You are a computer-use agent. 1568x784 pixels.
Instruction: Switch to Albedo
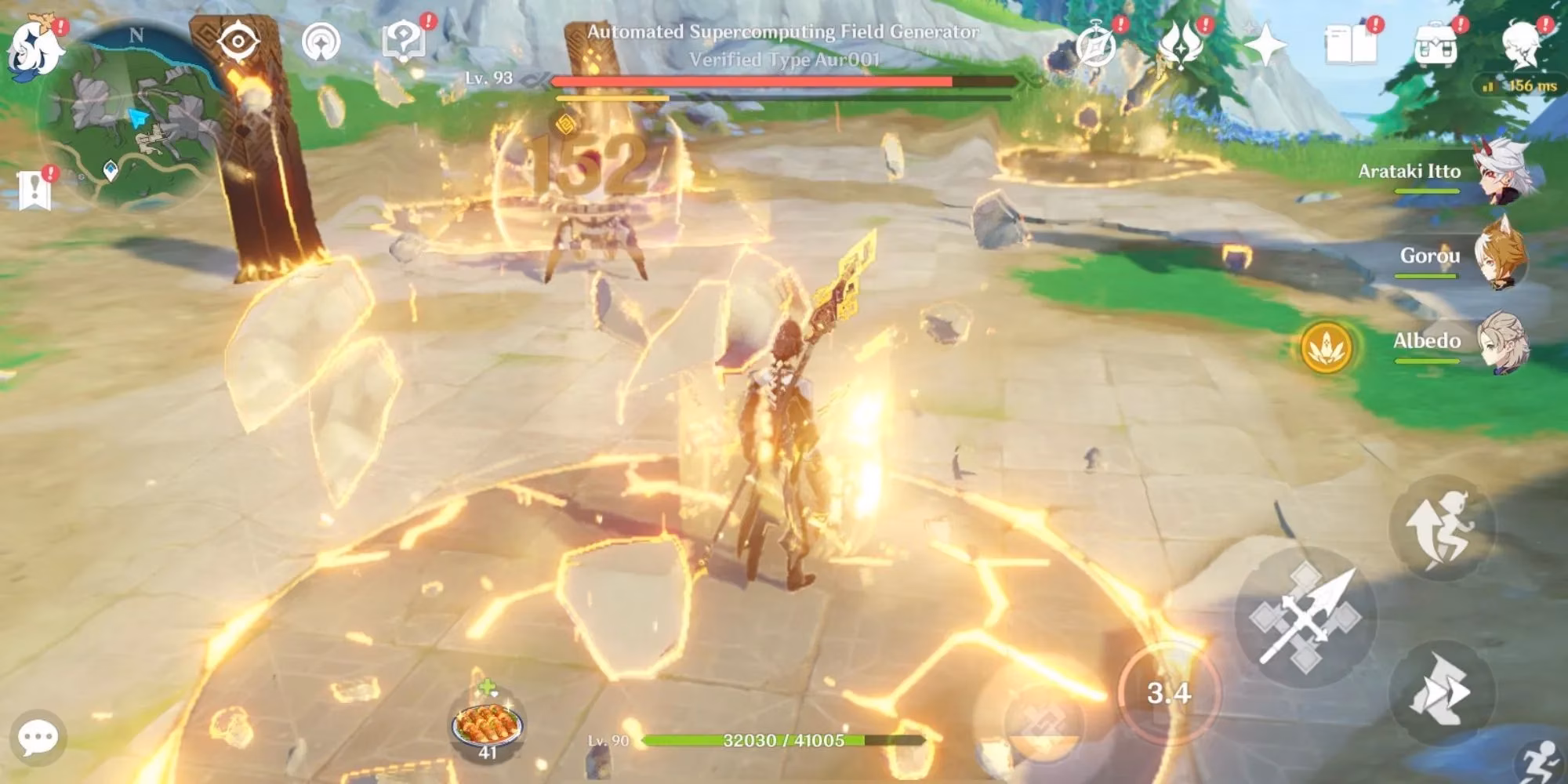(1501, 343)
